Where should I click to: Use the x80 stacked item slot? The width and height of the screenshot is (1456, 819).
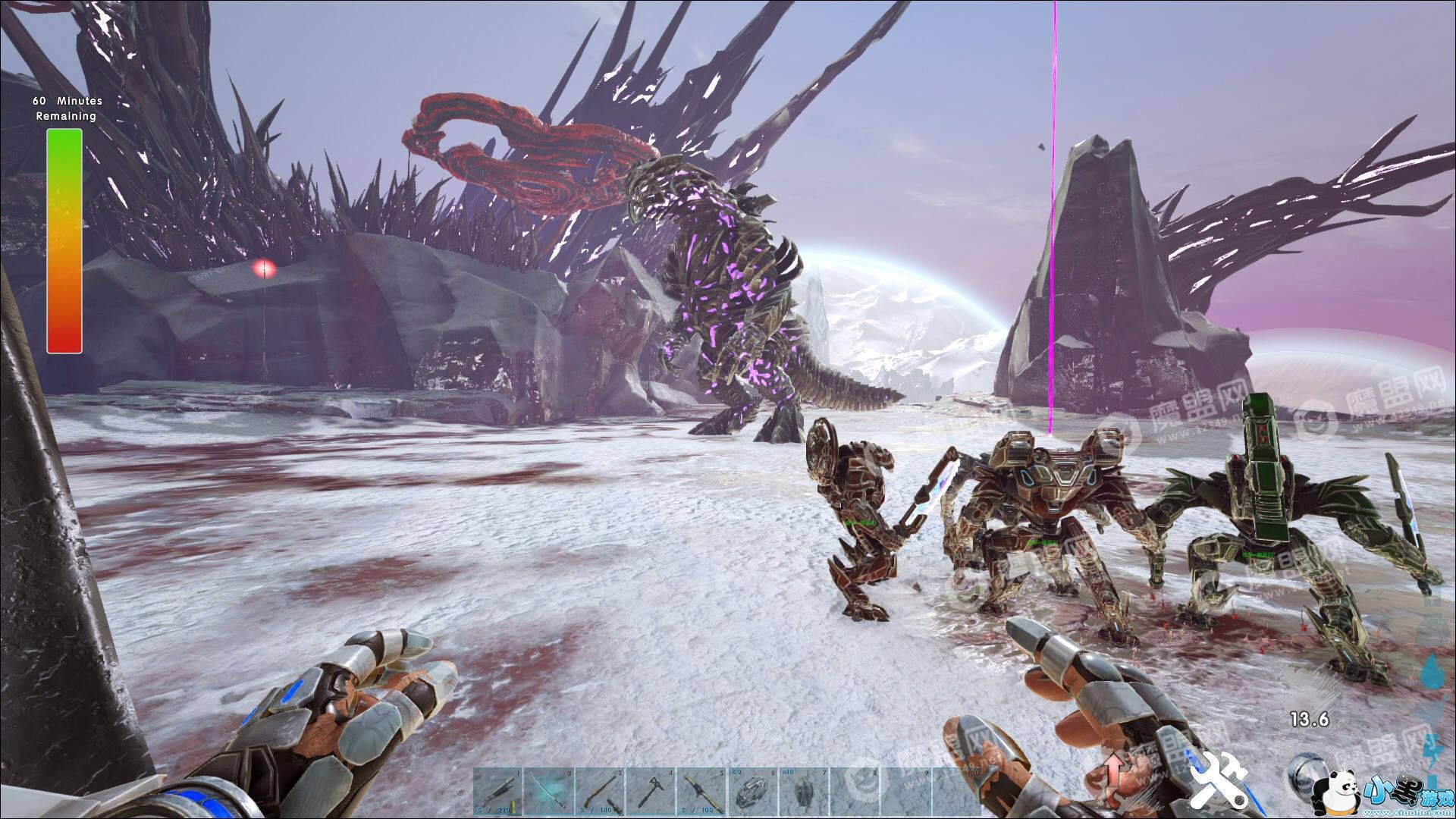coord(805,792)
